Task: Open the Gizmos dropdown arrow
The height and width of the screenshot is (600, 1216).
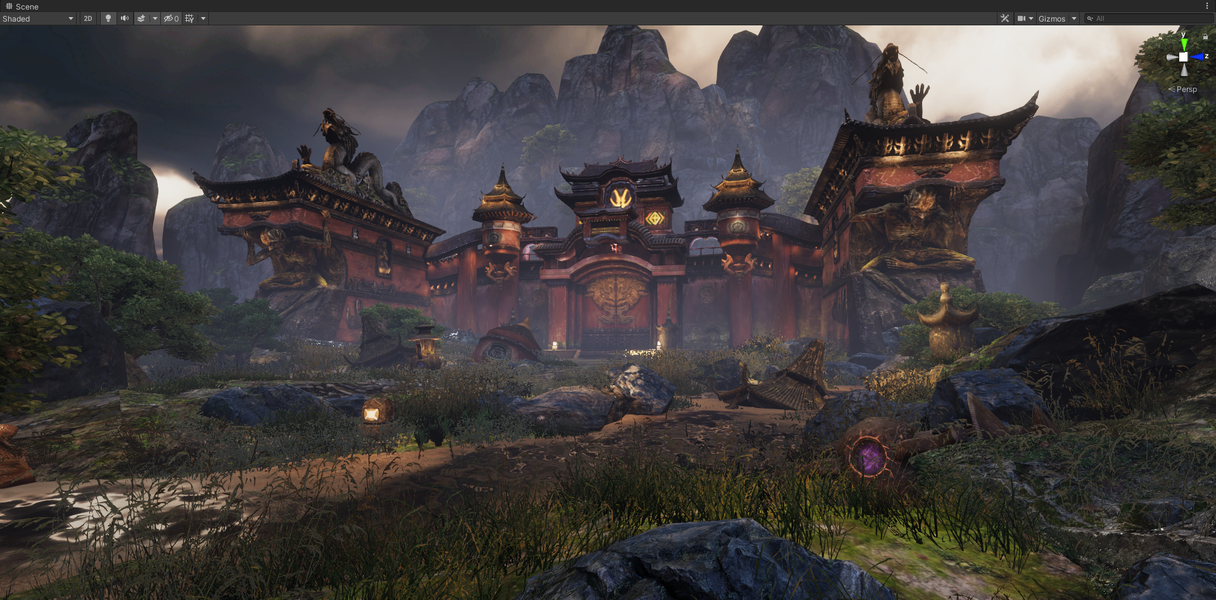Action: (1074, 18)
